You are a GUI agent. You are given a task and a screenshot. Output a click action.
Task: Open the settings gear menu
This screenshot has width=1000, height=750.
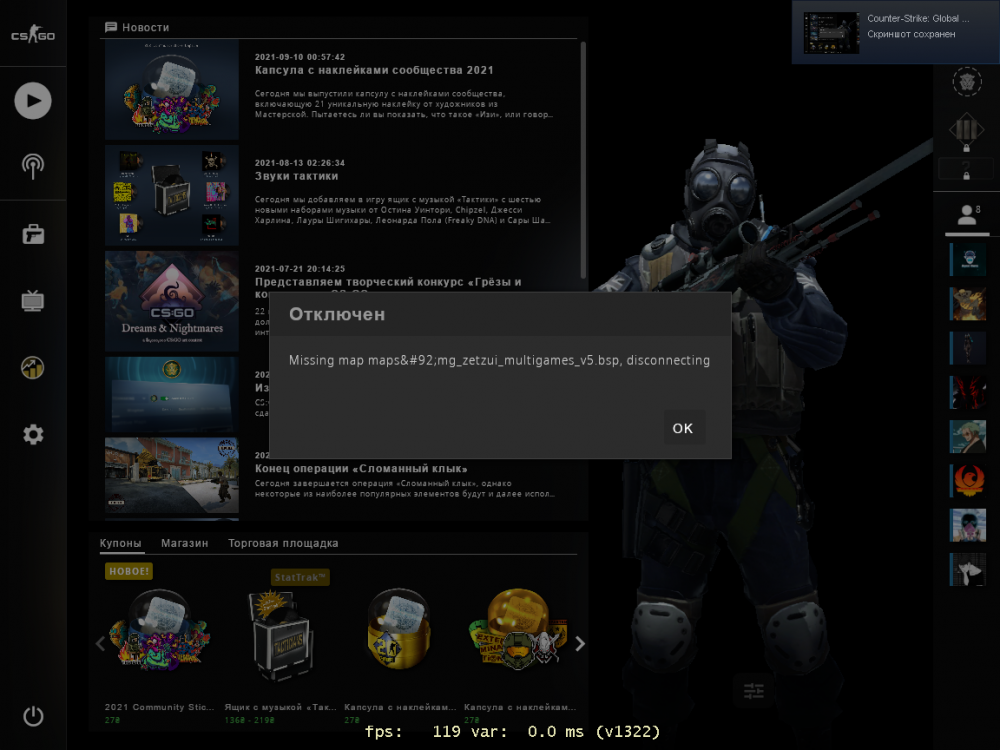pos(33,434)
